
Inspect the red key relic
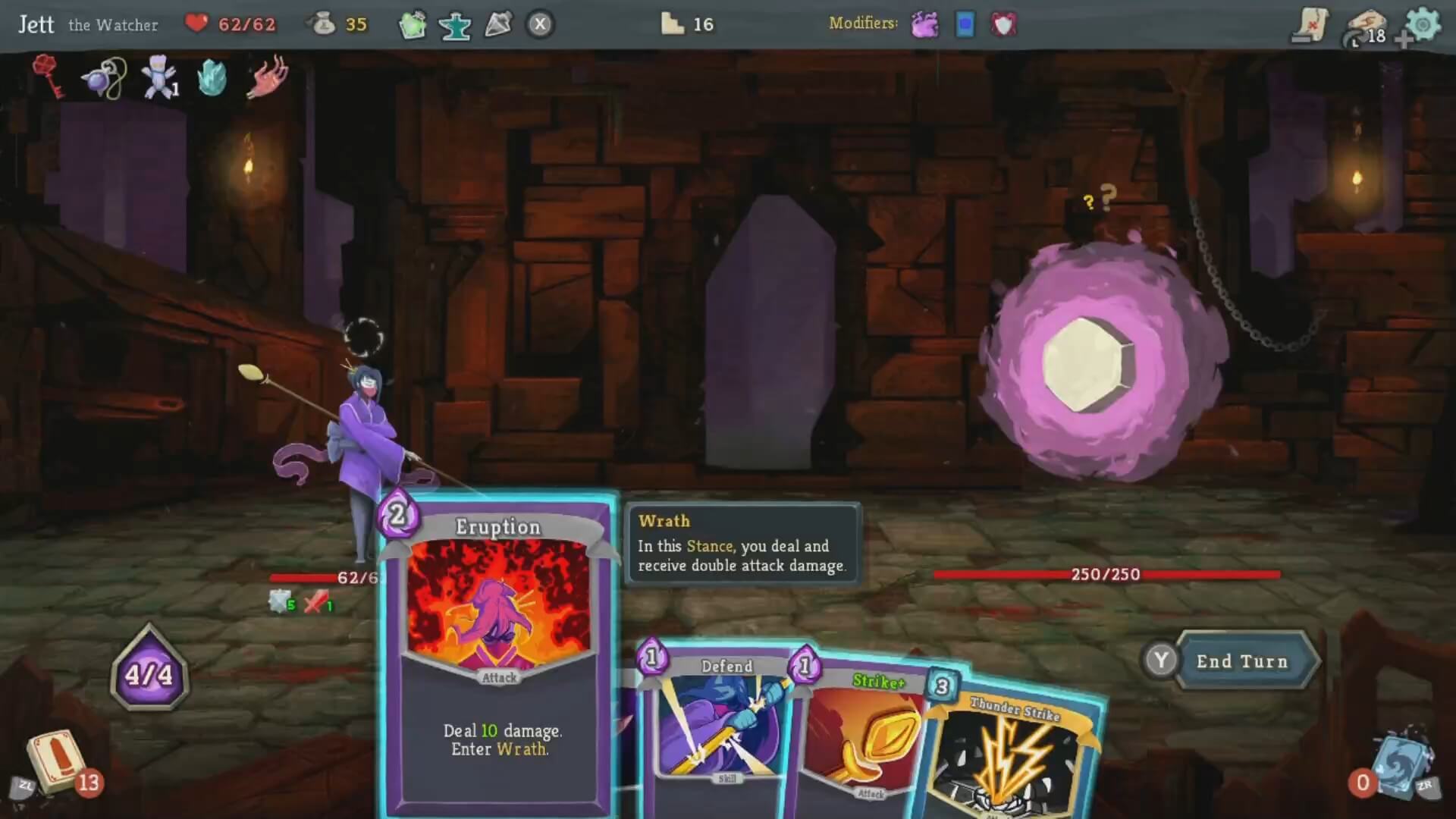click(49, 76)
